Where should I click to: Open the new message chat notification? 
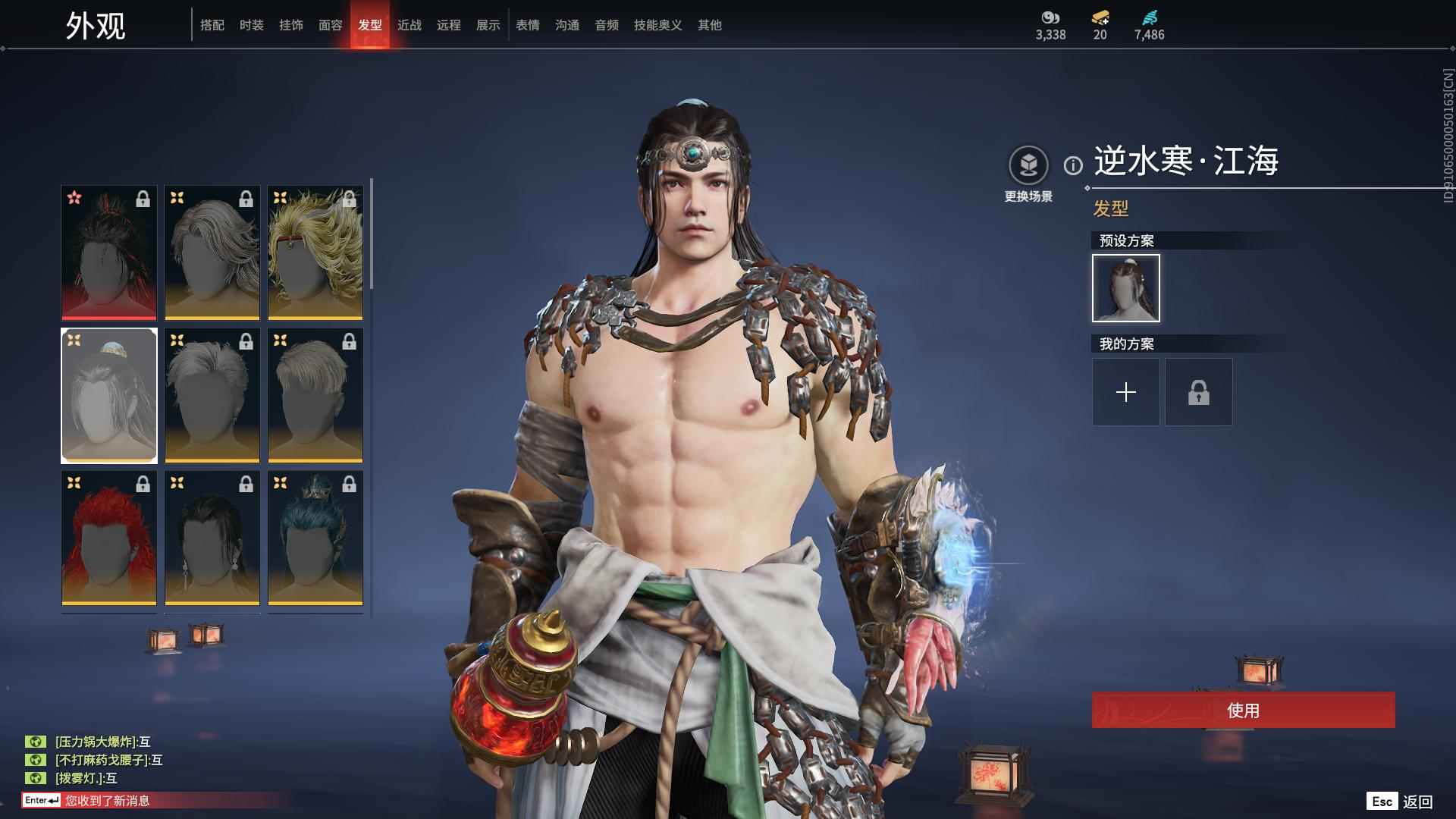(x=106, y=801)
